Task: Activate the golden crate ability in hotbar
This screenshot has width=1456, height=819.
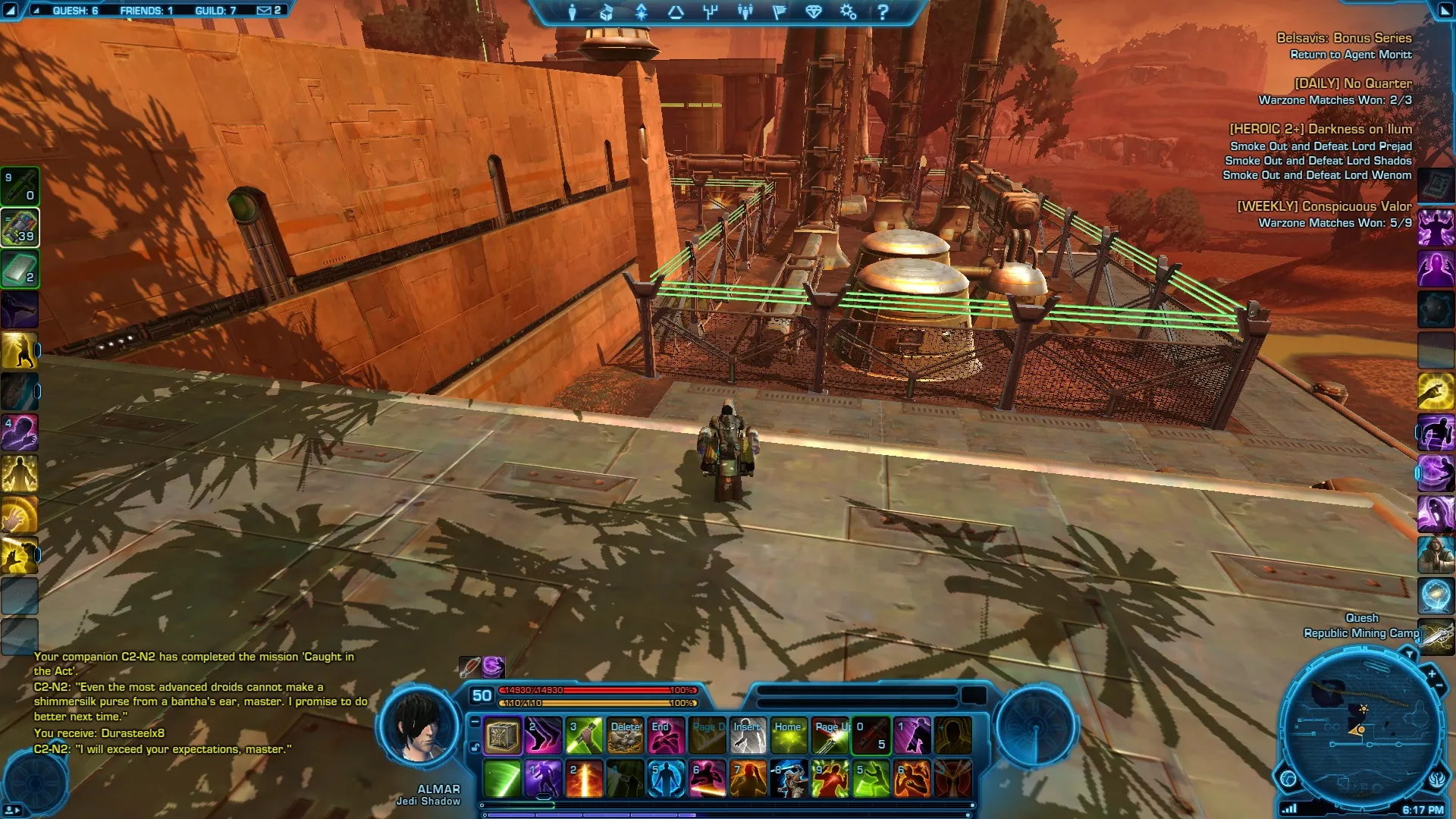Action: pyautogui.click(x=502, y=736)
